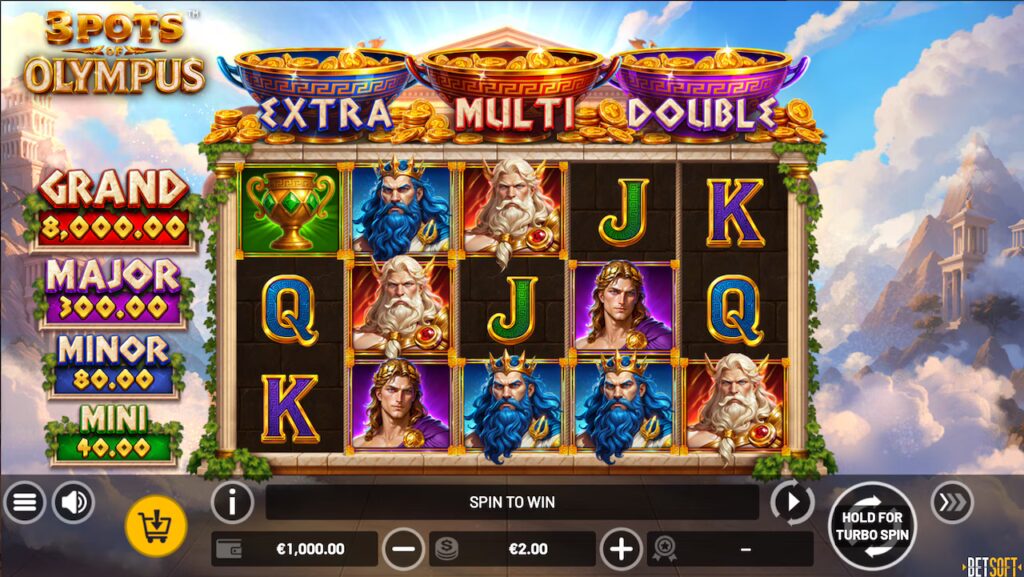Decrease the bet with minus button
This screenshot has height=577, width=1024.
(404, 549)
